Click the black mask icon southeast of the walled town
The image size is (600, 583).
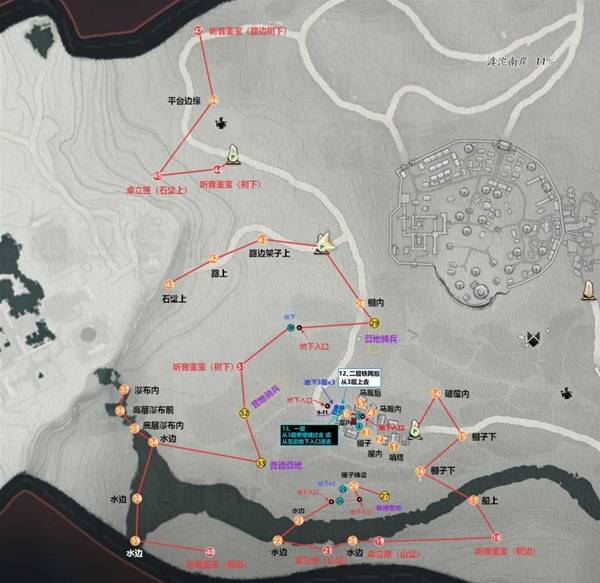coord(535,339)
